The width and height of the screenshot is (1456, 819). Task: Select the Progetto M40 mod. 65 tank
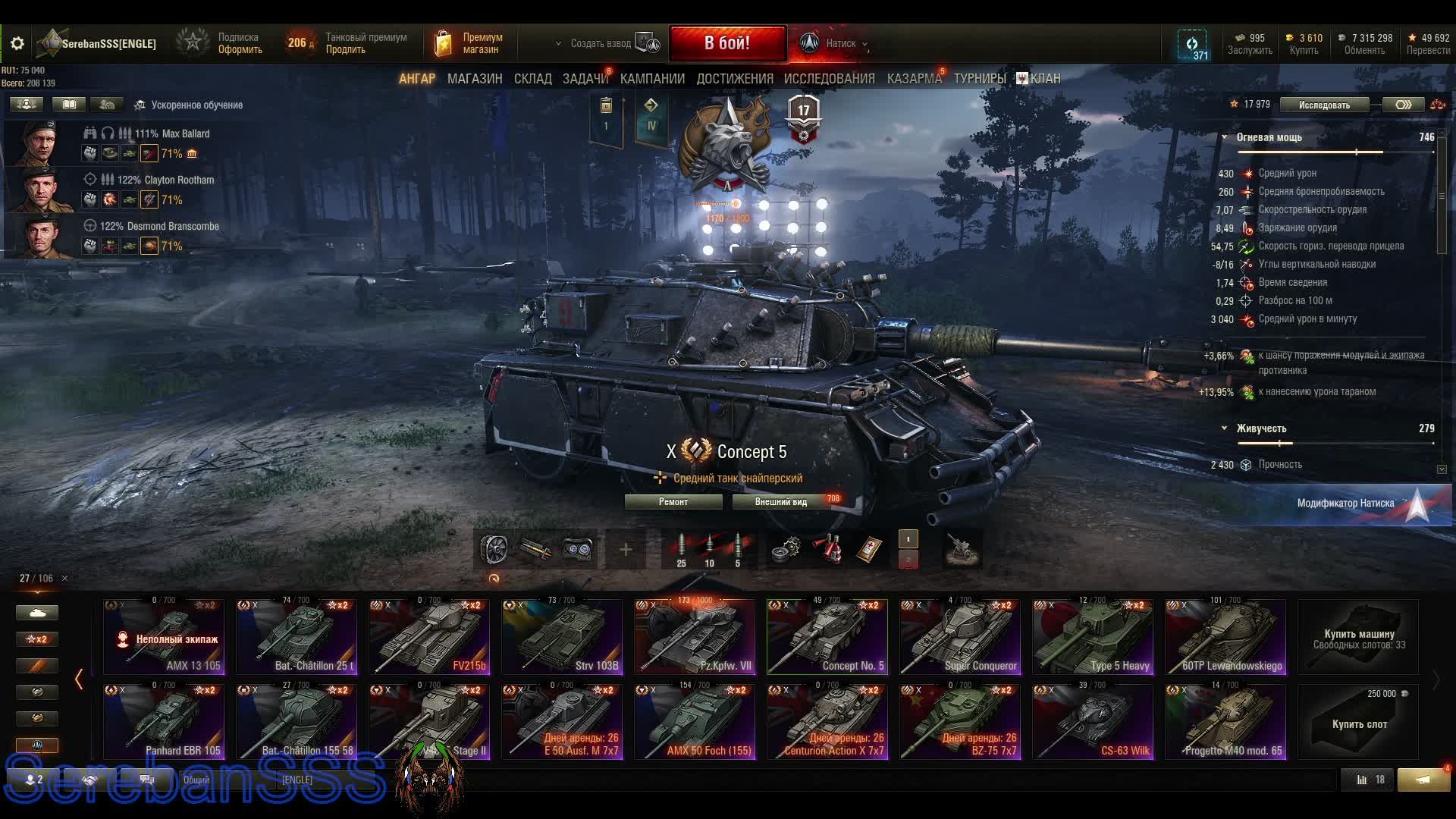(1225, 722)
